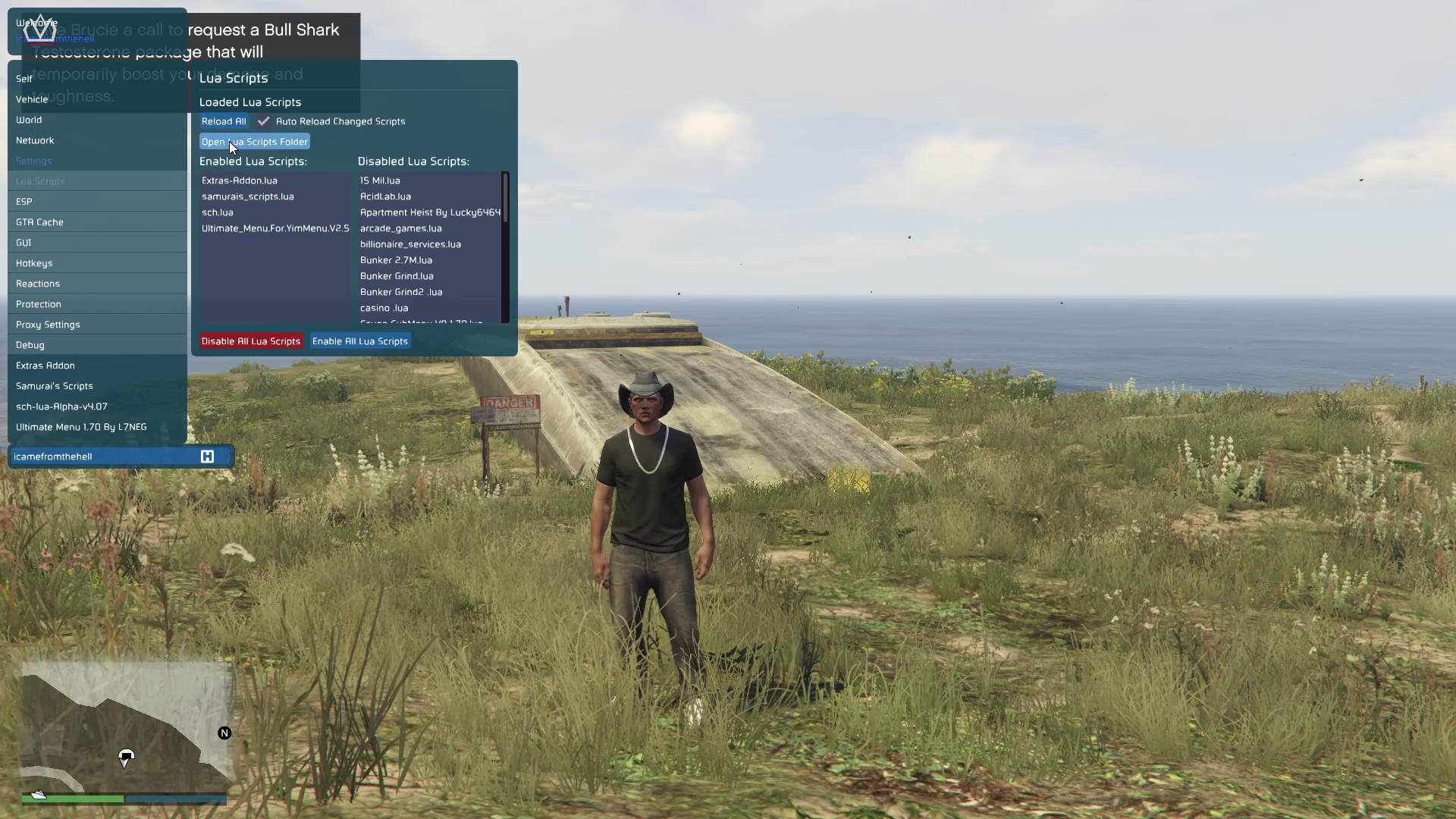Go to the World section
Image resolution: width=1456 pixels, height=819 pixels.
(29, 120)
